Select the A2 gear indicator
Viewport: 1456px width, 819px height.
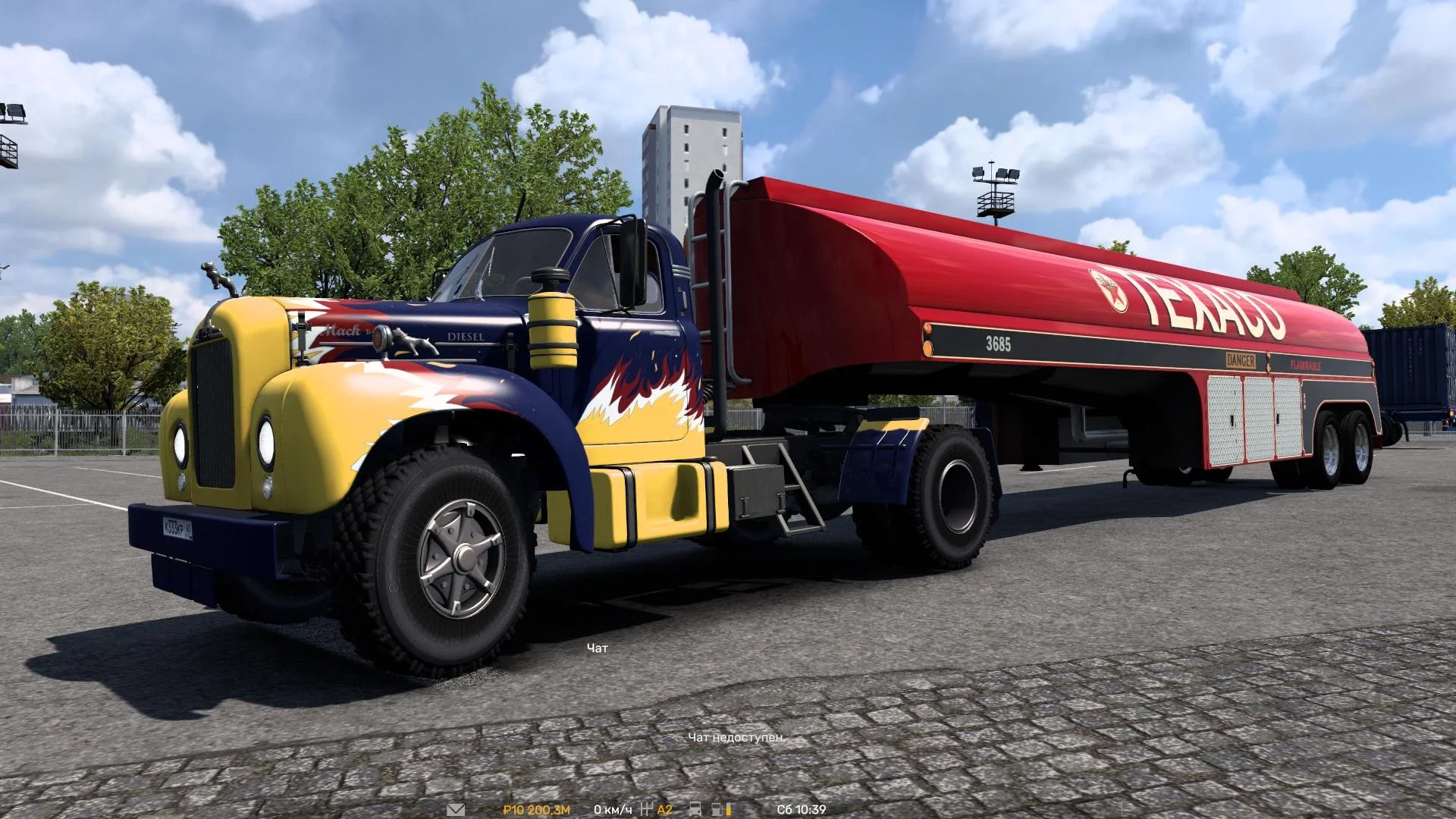(x=664, y=809)
